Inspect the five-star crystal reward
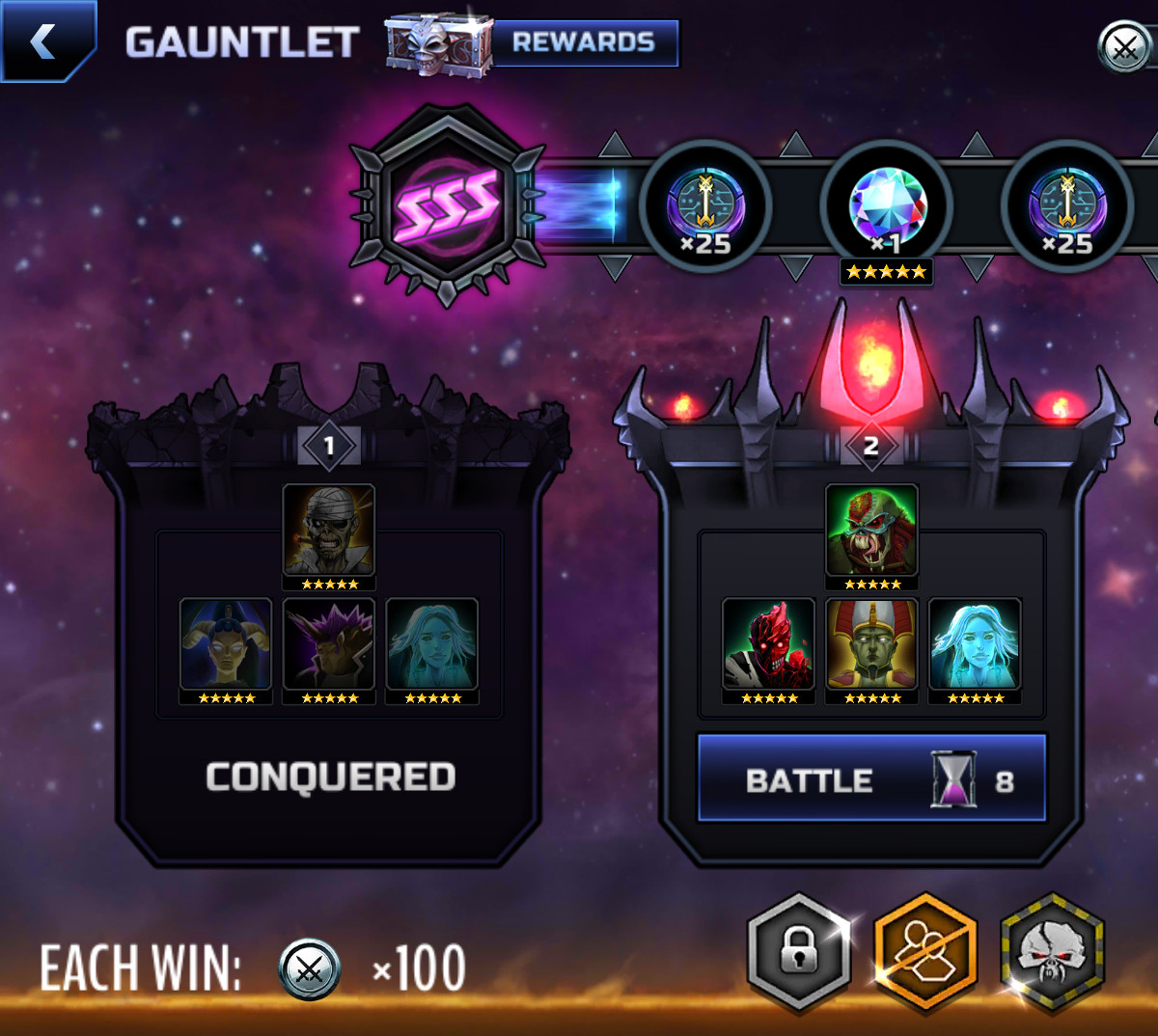 [x=887, y=209]
